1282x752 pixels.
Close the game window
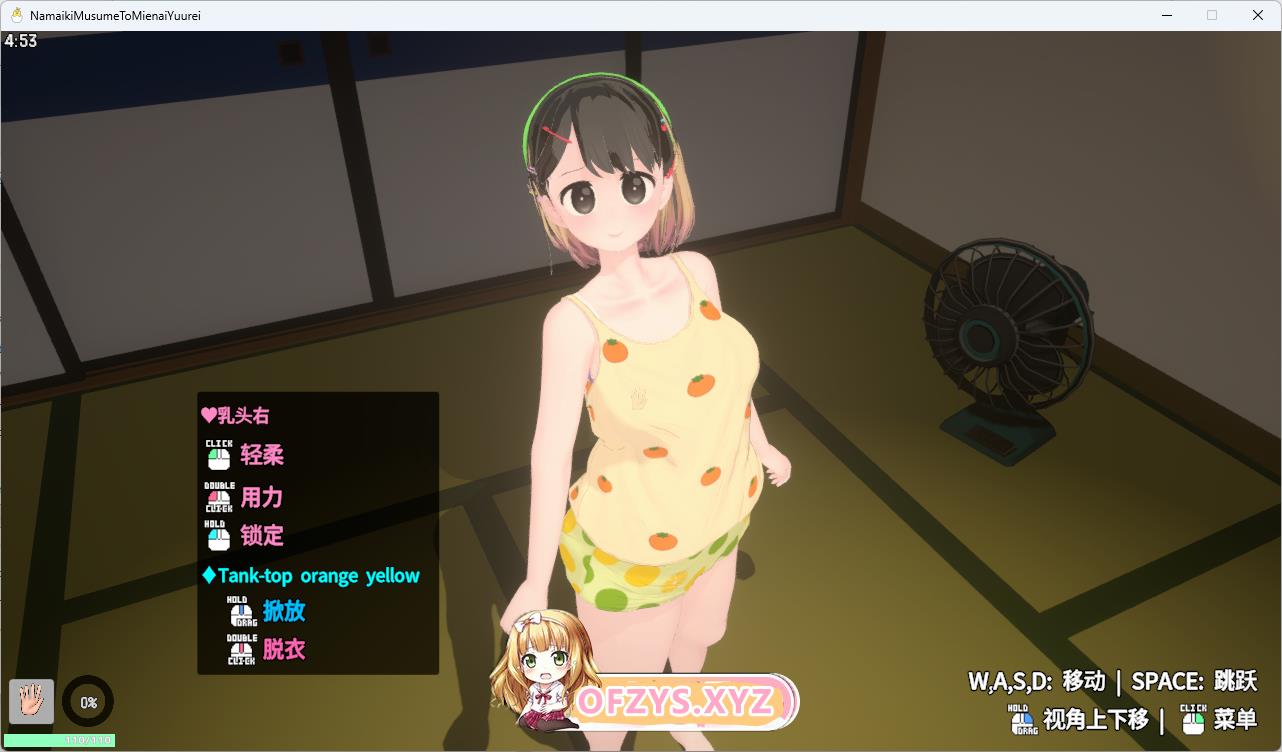click(x=1258, y=15)
